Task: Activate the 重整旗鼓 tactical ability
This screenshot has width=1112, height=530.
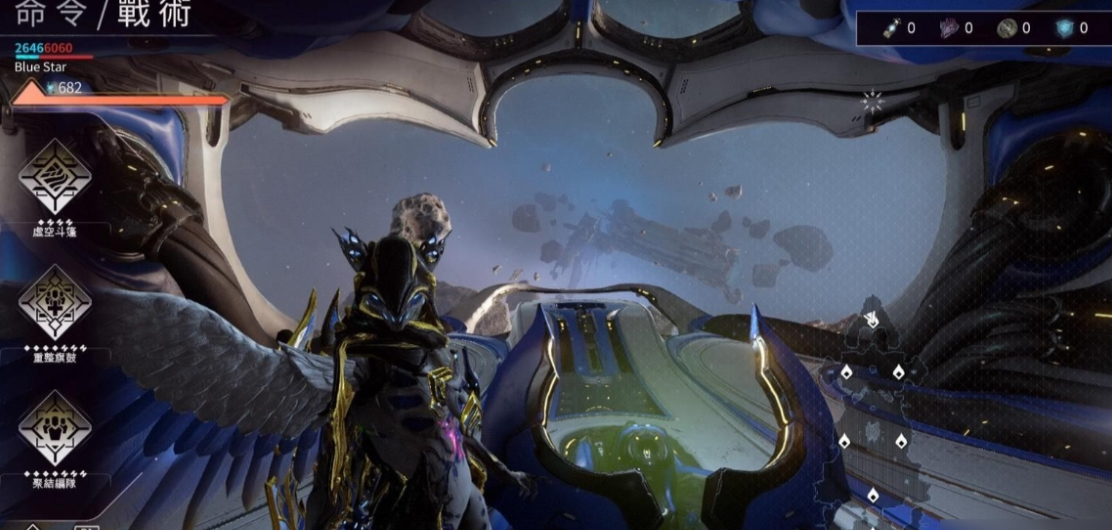Action: (55, 302)
